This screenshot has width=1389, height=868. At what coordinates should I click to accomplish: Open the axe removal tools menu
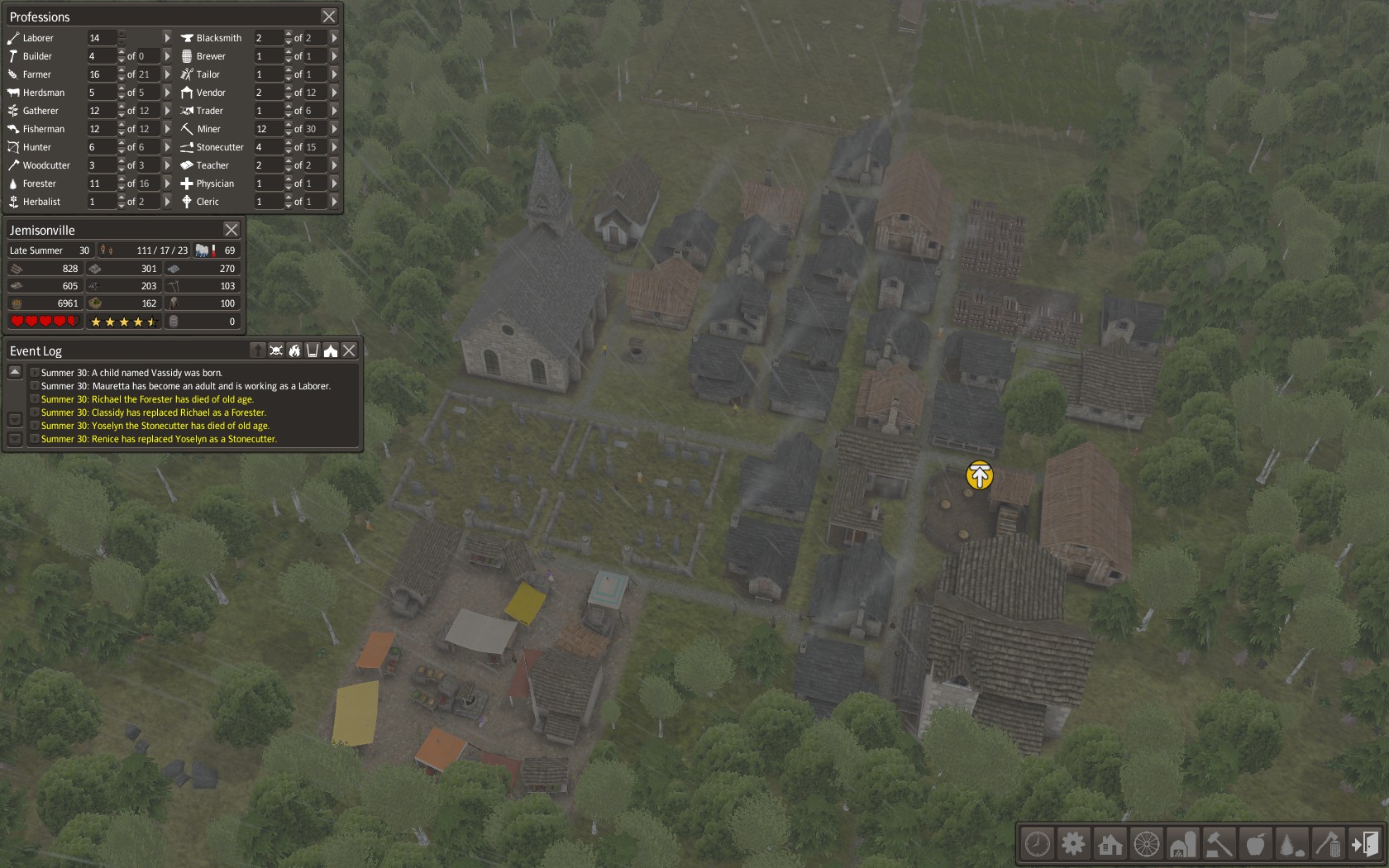coord(1328,844)
